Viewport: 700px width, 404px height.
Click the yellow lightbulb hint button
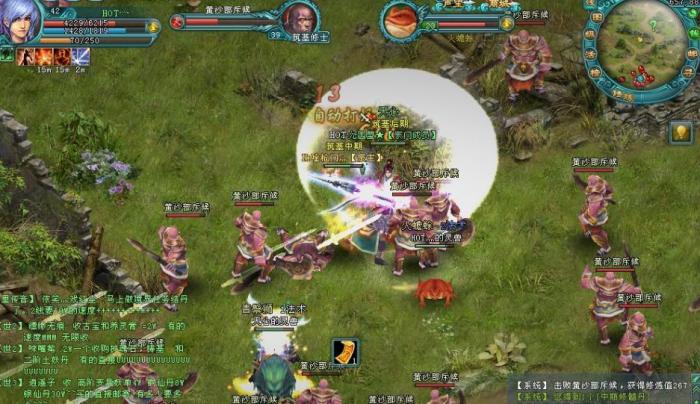[x=681, y=131]
